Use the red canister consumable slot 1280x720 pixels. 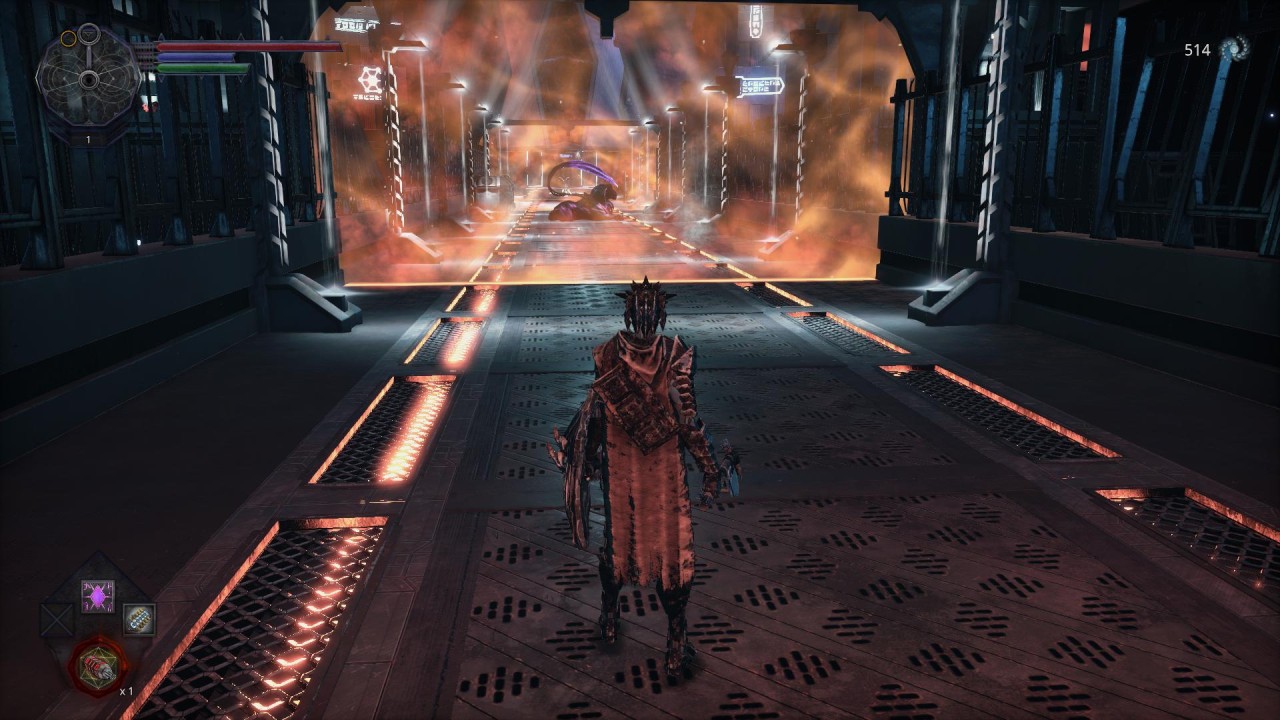click(x=98, y=665)
